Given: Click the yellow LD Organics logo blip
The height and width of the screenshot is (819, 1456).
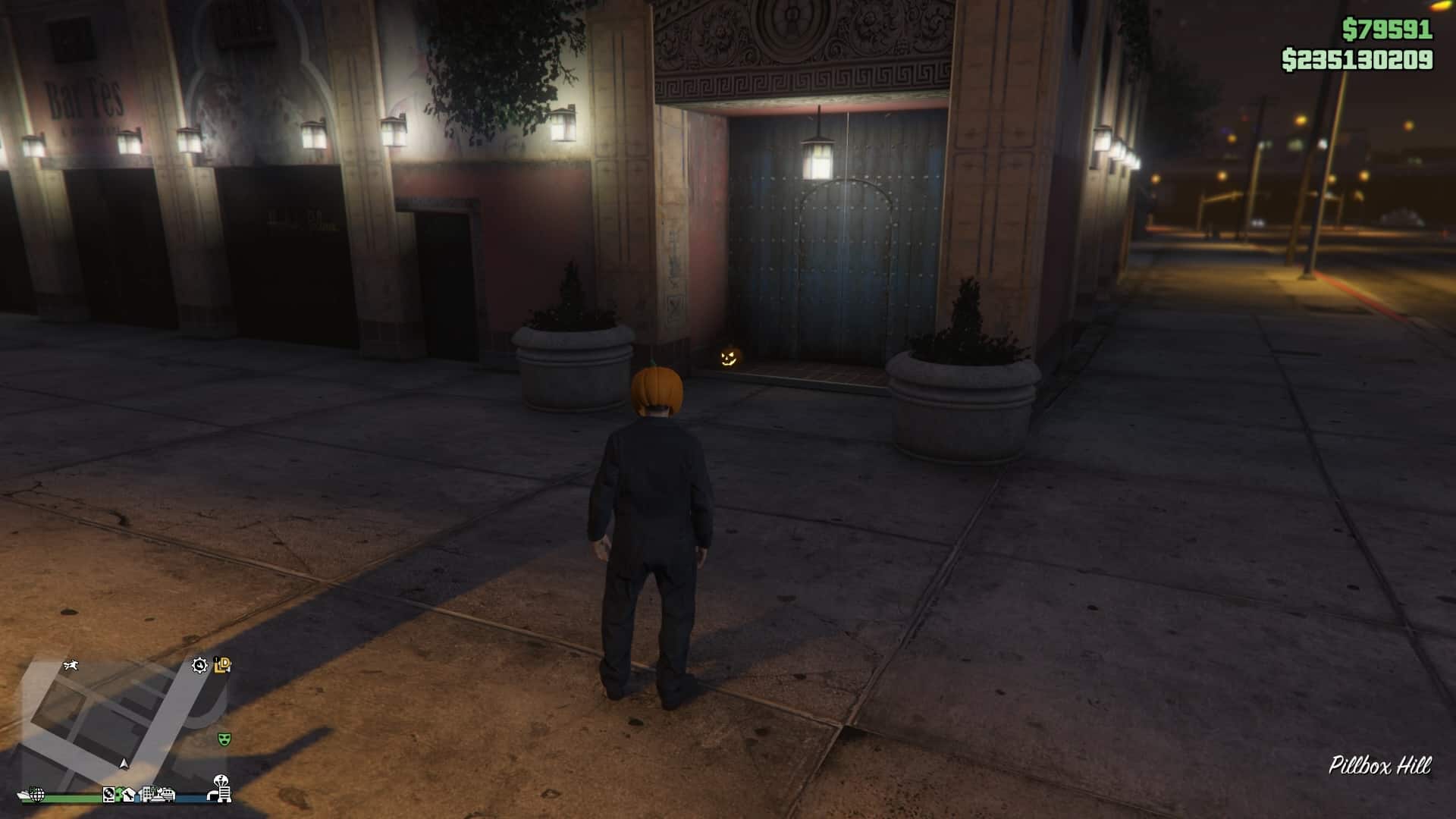Looking at the screenshot, I should [222, 665].
